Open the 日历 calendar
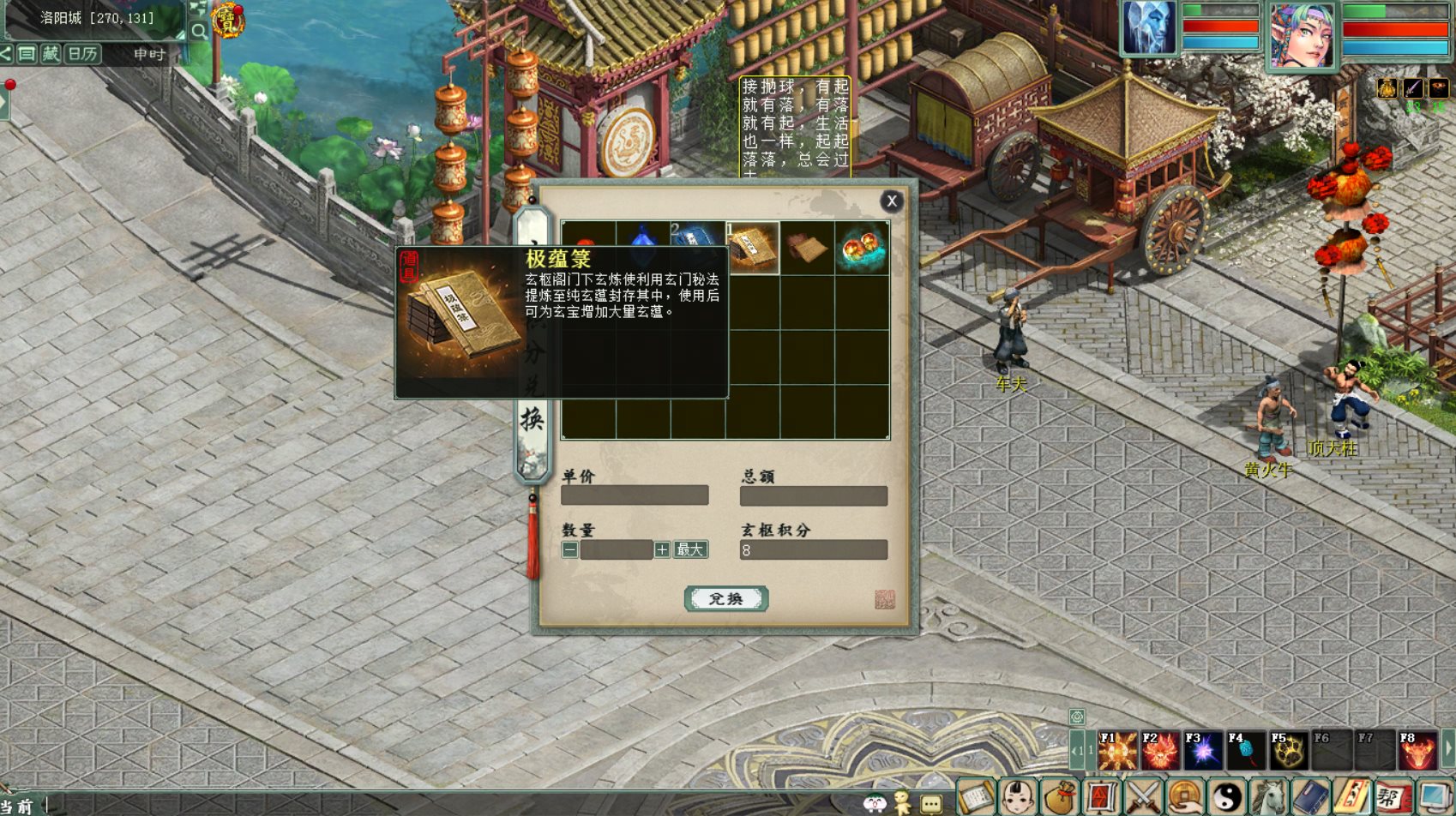 [83, 54]
